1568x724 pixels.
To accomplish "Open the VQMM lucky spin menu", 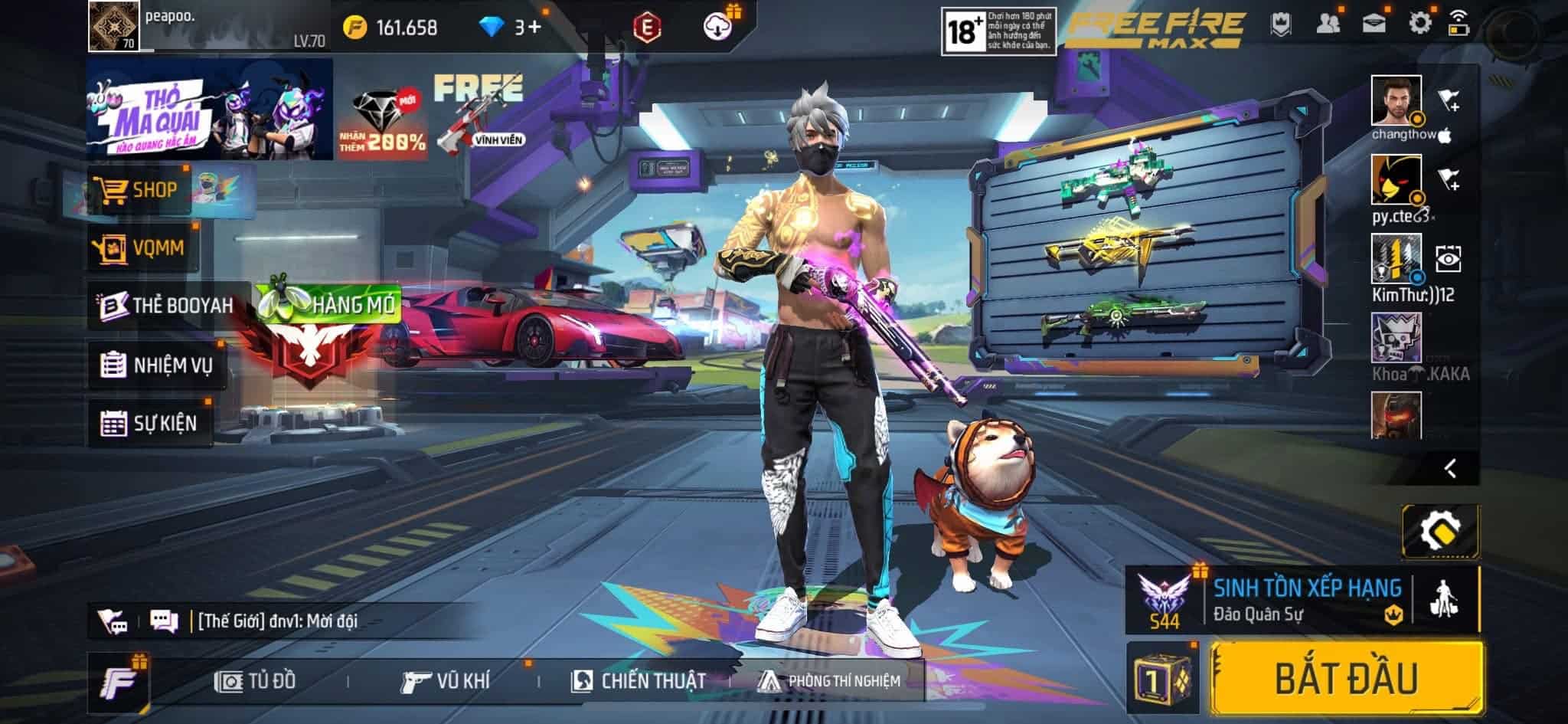I will 143,248.
